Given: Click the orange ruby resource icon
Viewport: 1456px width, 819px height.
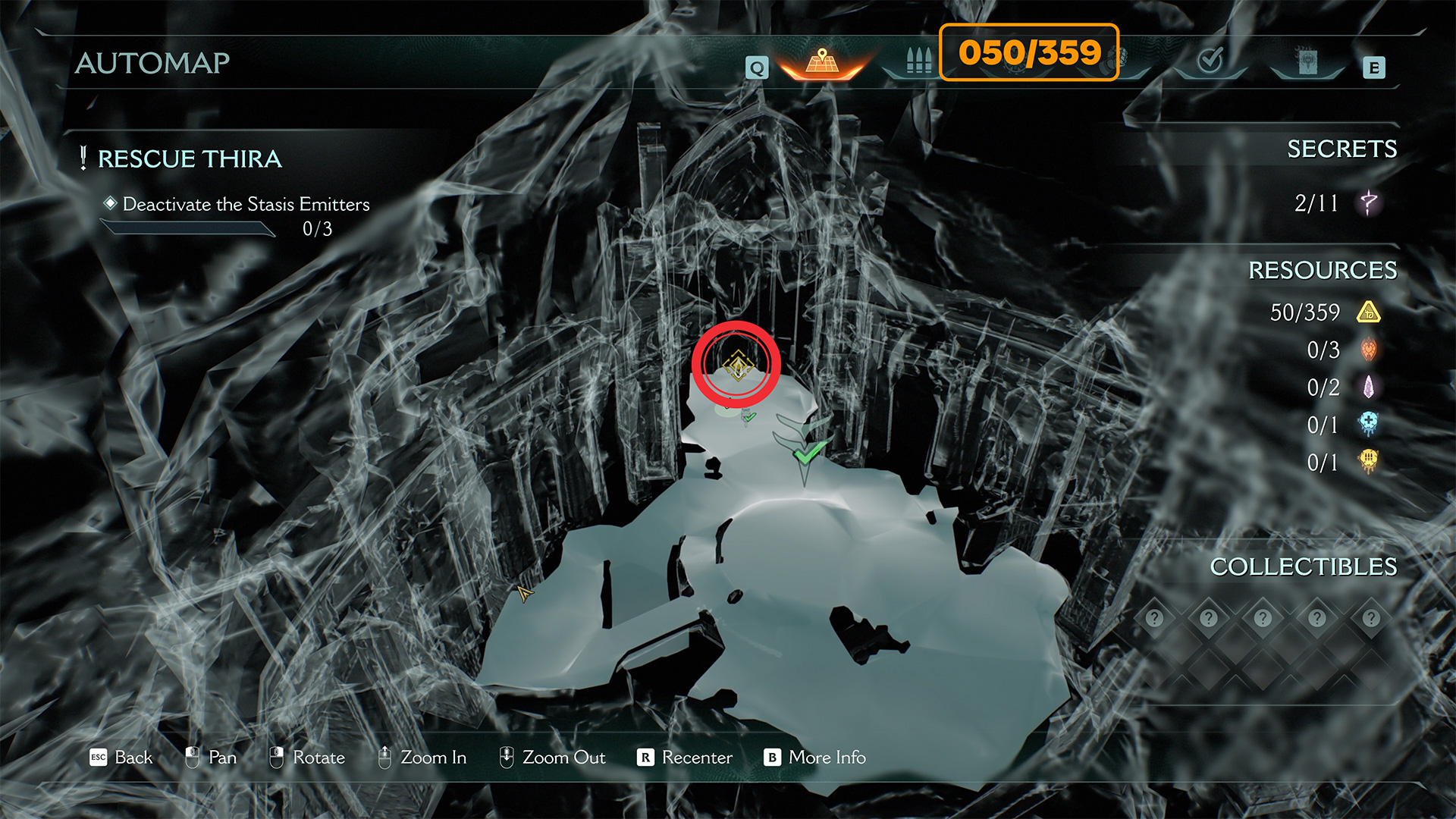Looking at the screenshot, I should pos(1369,350).
